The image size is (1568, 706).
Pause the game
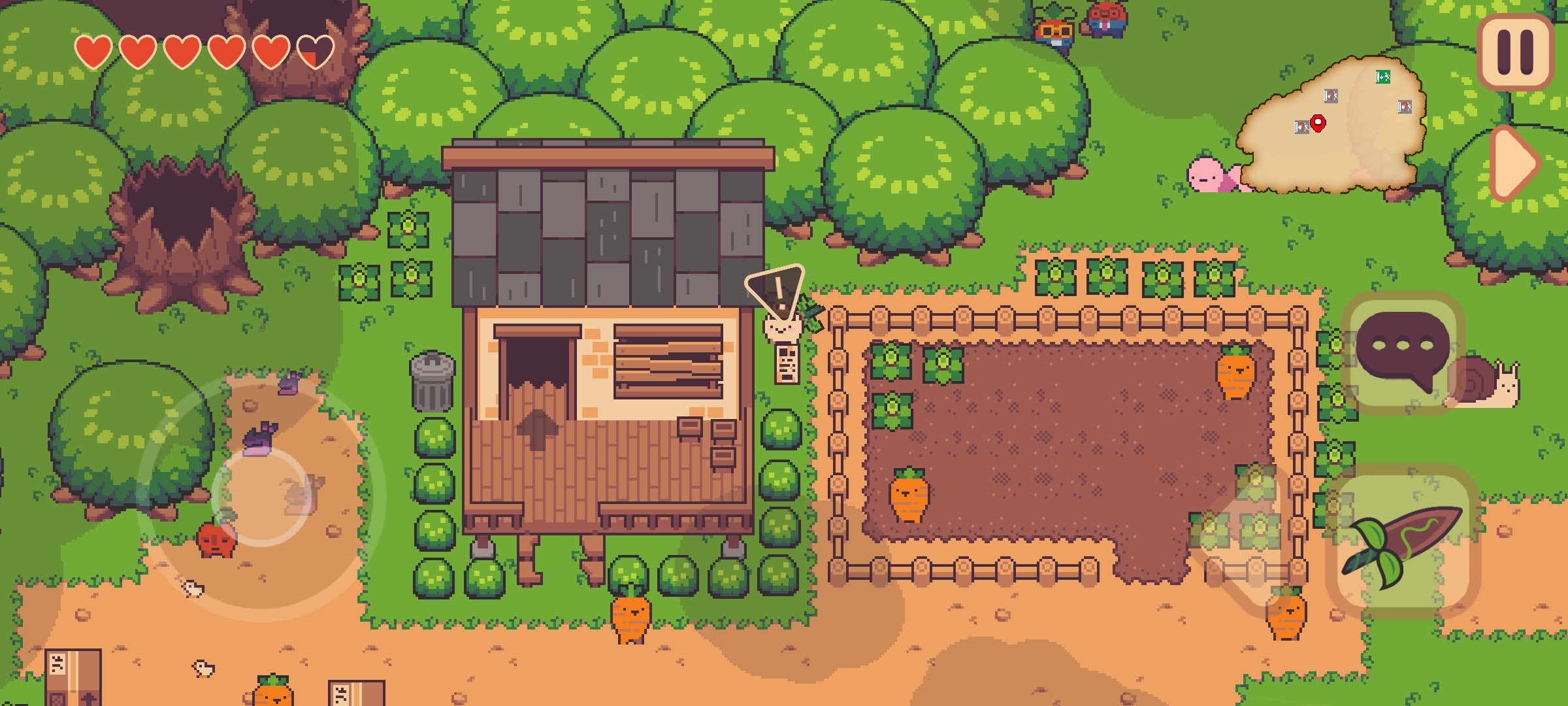pyautogui.click(x=1515, y=52)
